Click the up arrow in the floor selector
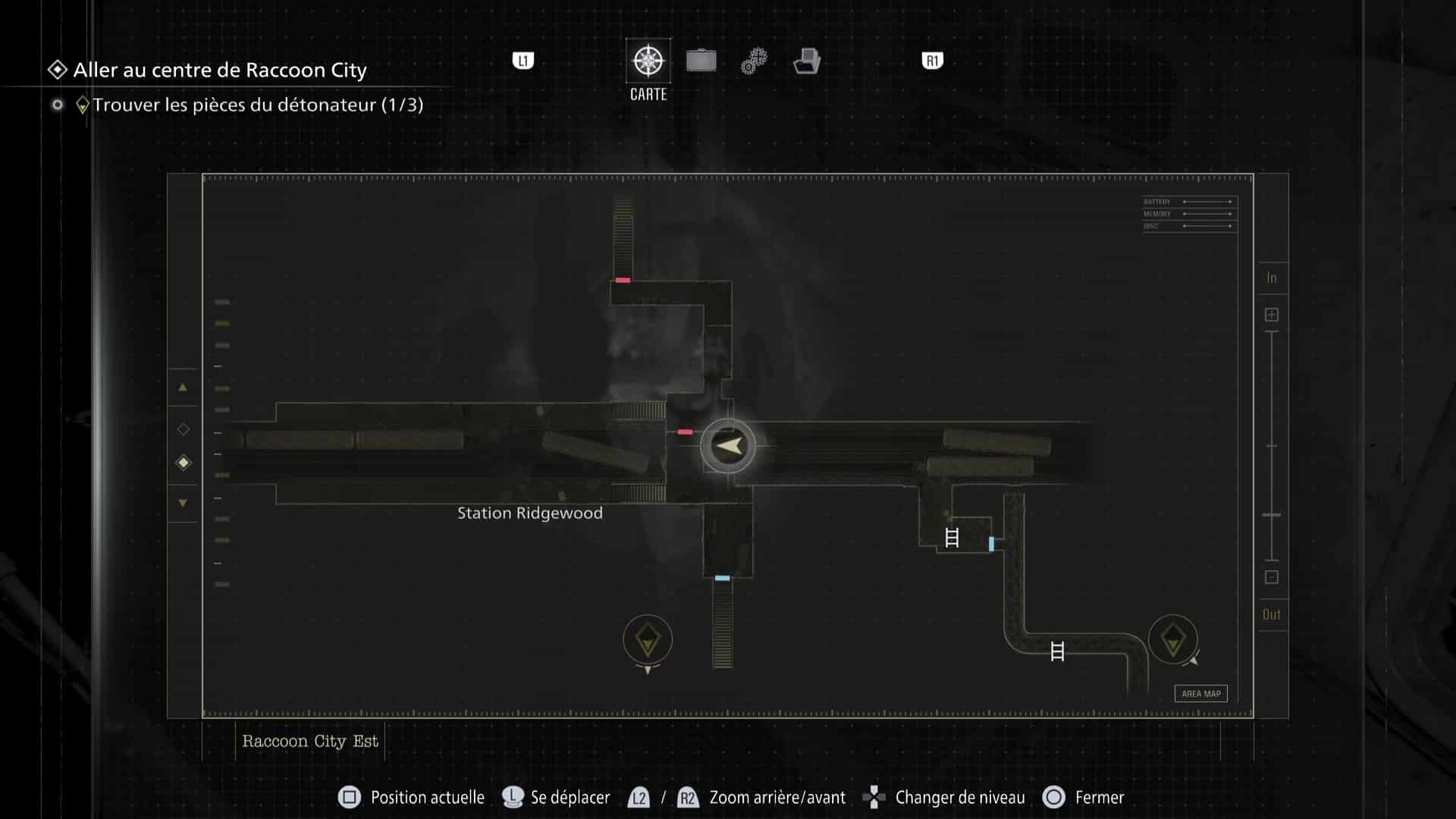This screenshot has width=1456, height=819. click(x=183, y=388)
